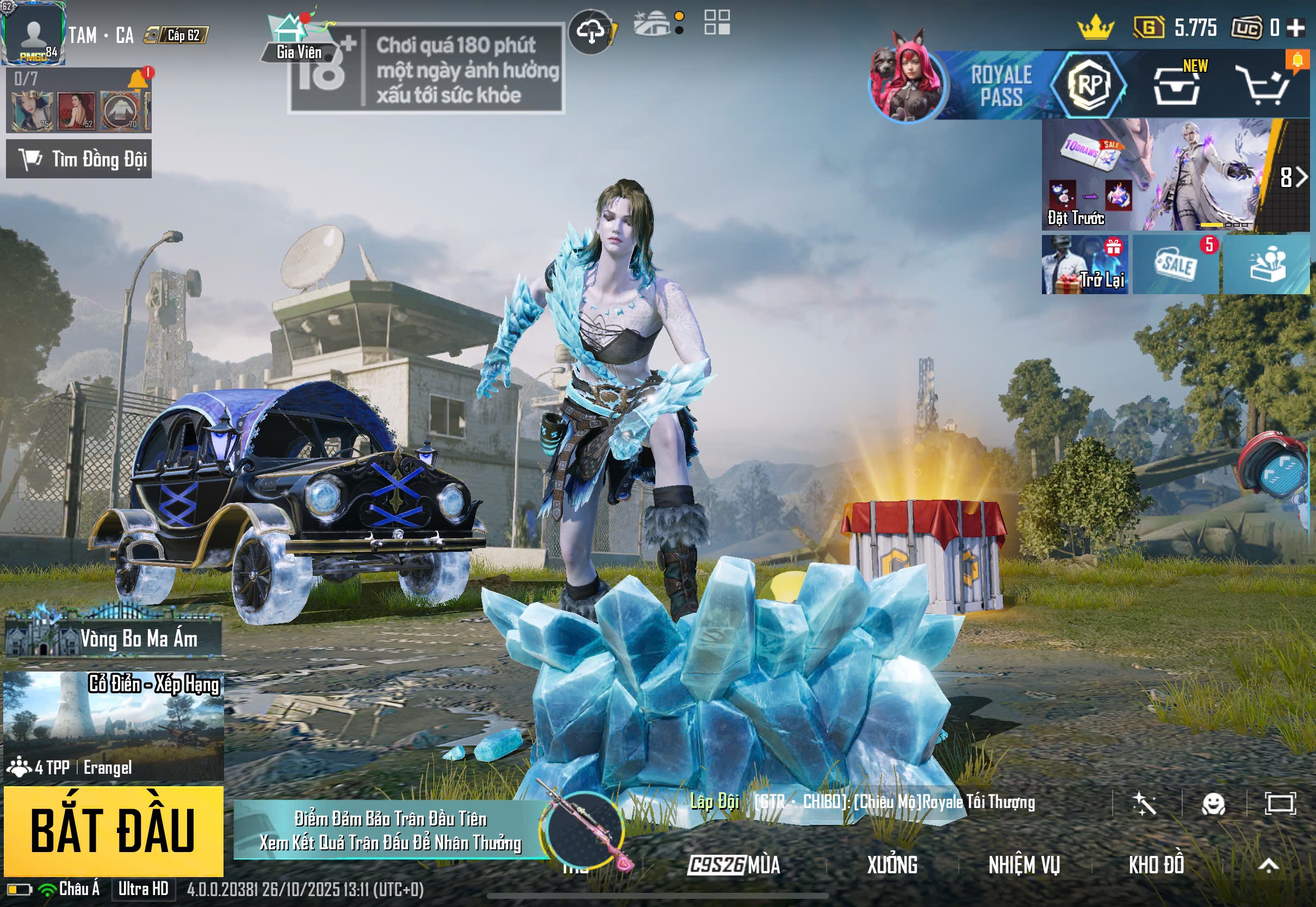
Task: Expand the bottom menu arrow
Action: pyautogui.click(x=1268, y=865)
